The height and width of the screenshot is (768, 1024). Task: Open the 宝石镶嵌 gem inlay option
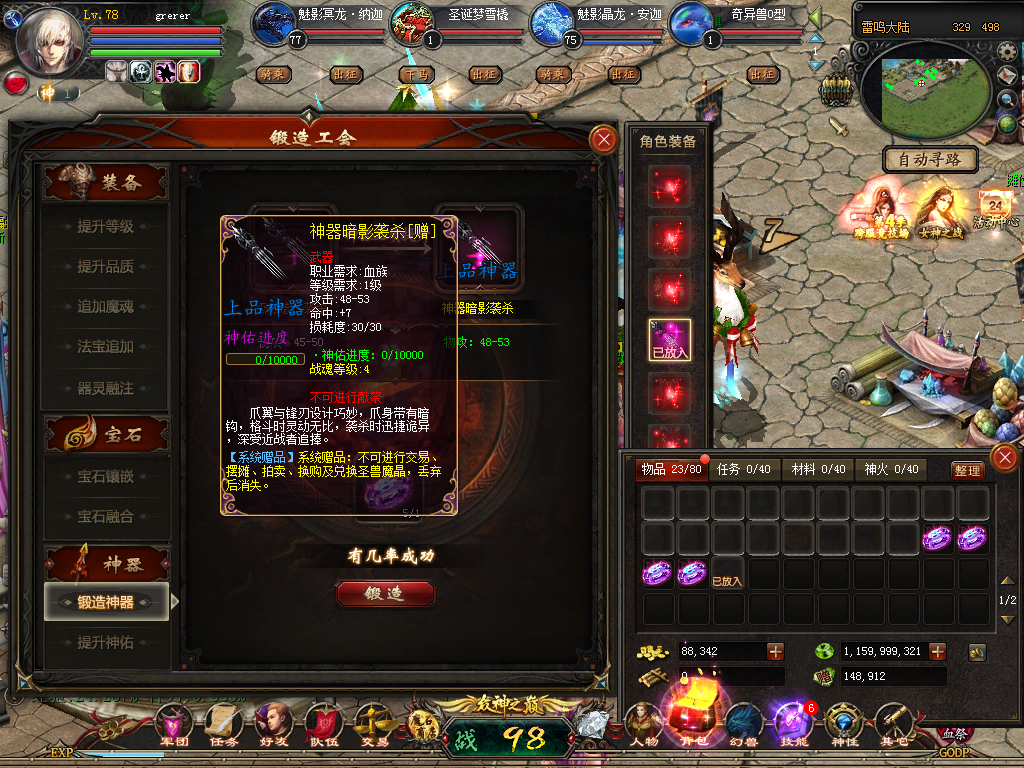(105, 477)
